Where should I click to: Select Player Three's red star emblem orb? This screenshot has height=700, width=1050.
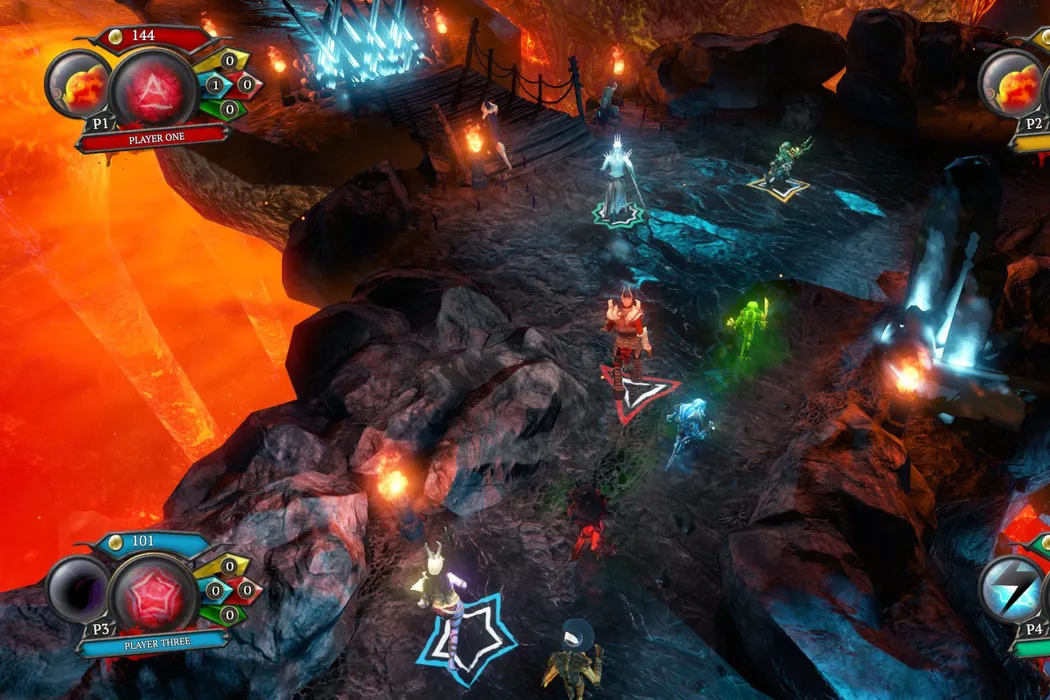pos(153,593)
